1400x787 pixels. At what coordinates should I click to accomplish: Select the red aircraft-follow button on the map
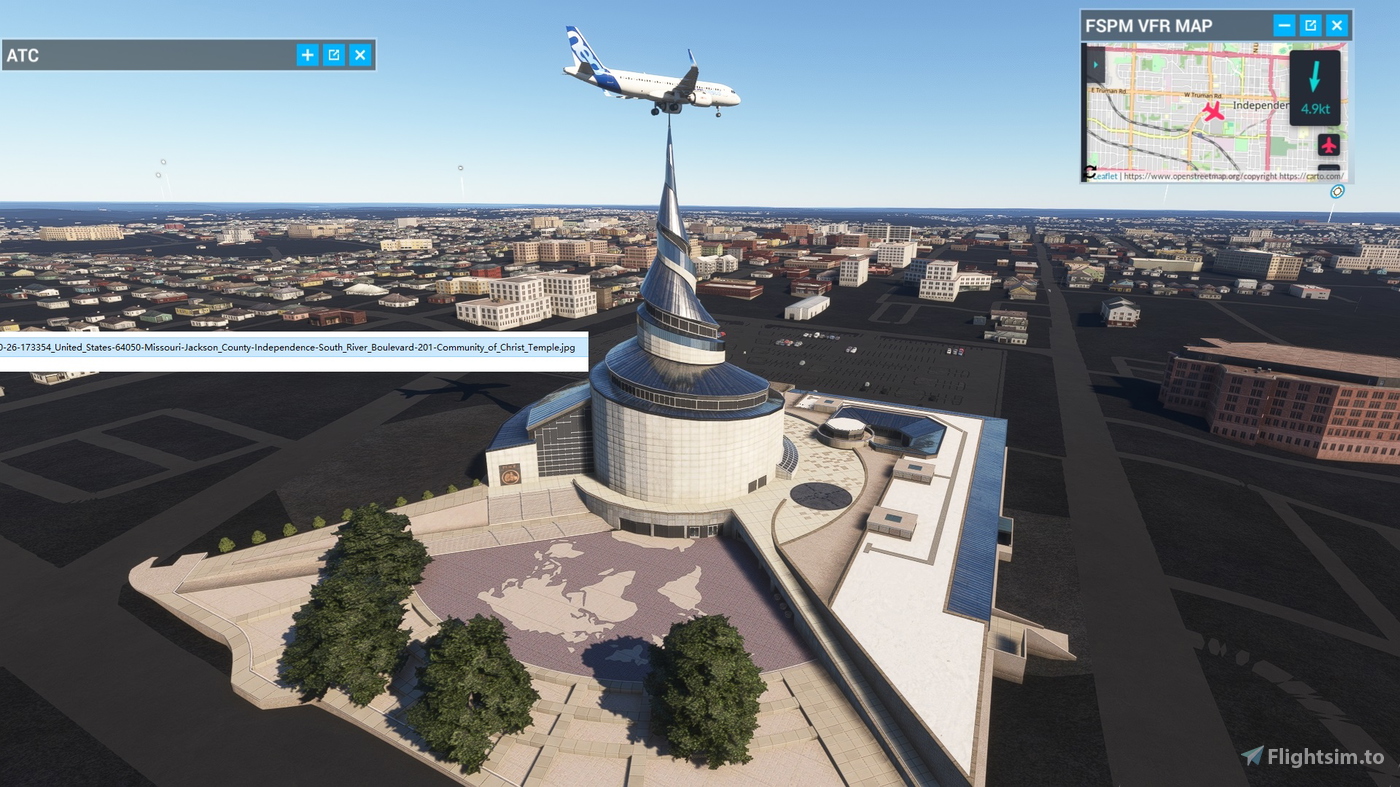tap(1329, 145)
